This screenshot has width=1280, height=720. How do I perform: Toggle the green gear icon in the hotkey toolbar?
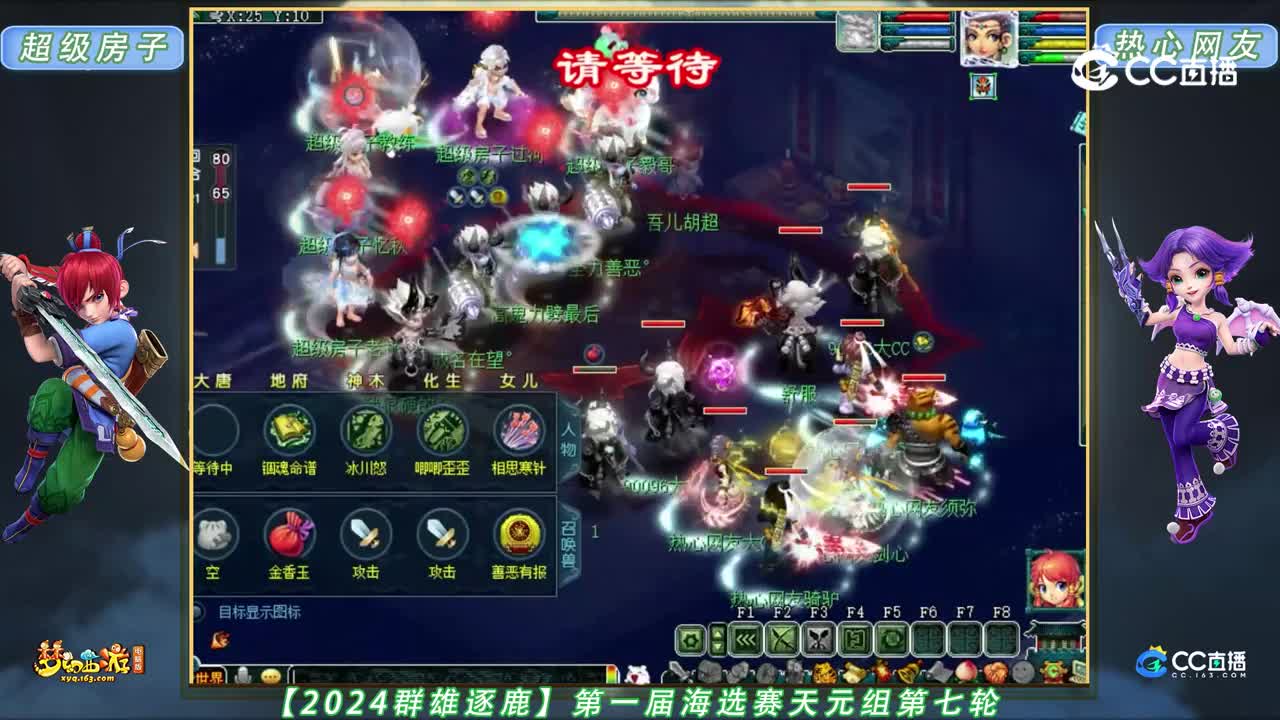pyautogui.click(x=690, y=640)
